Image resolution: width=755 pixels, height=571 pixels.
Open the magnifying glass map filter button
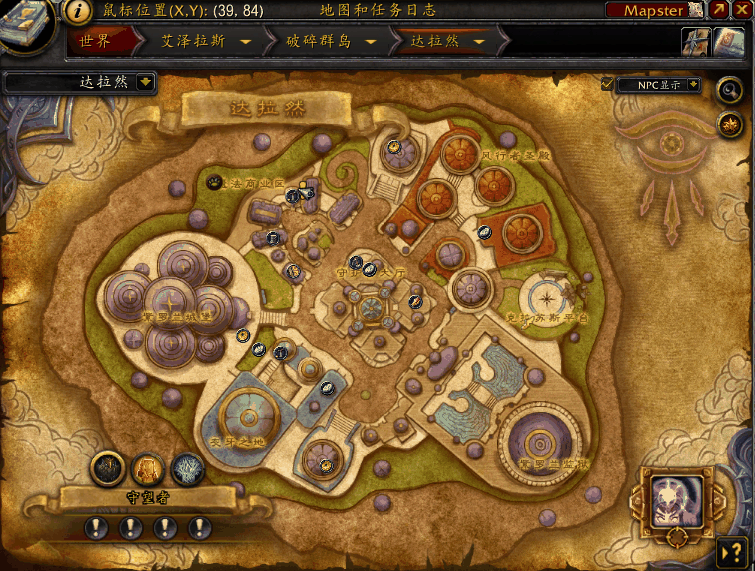[x=729, y=90]
